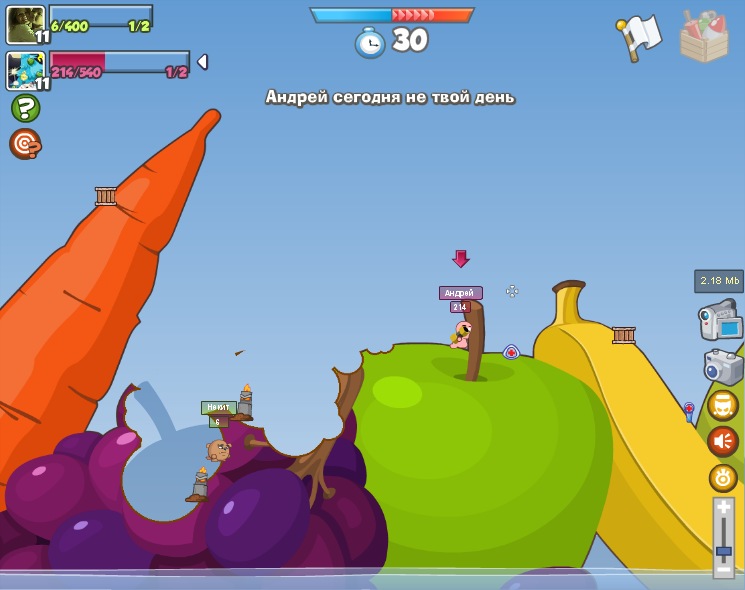Open the green question mark help button
Screen dimensions: 745x590
25,108
